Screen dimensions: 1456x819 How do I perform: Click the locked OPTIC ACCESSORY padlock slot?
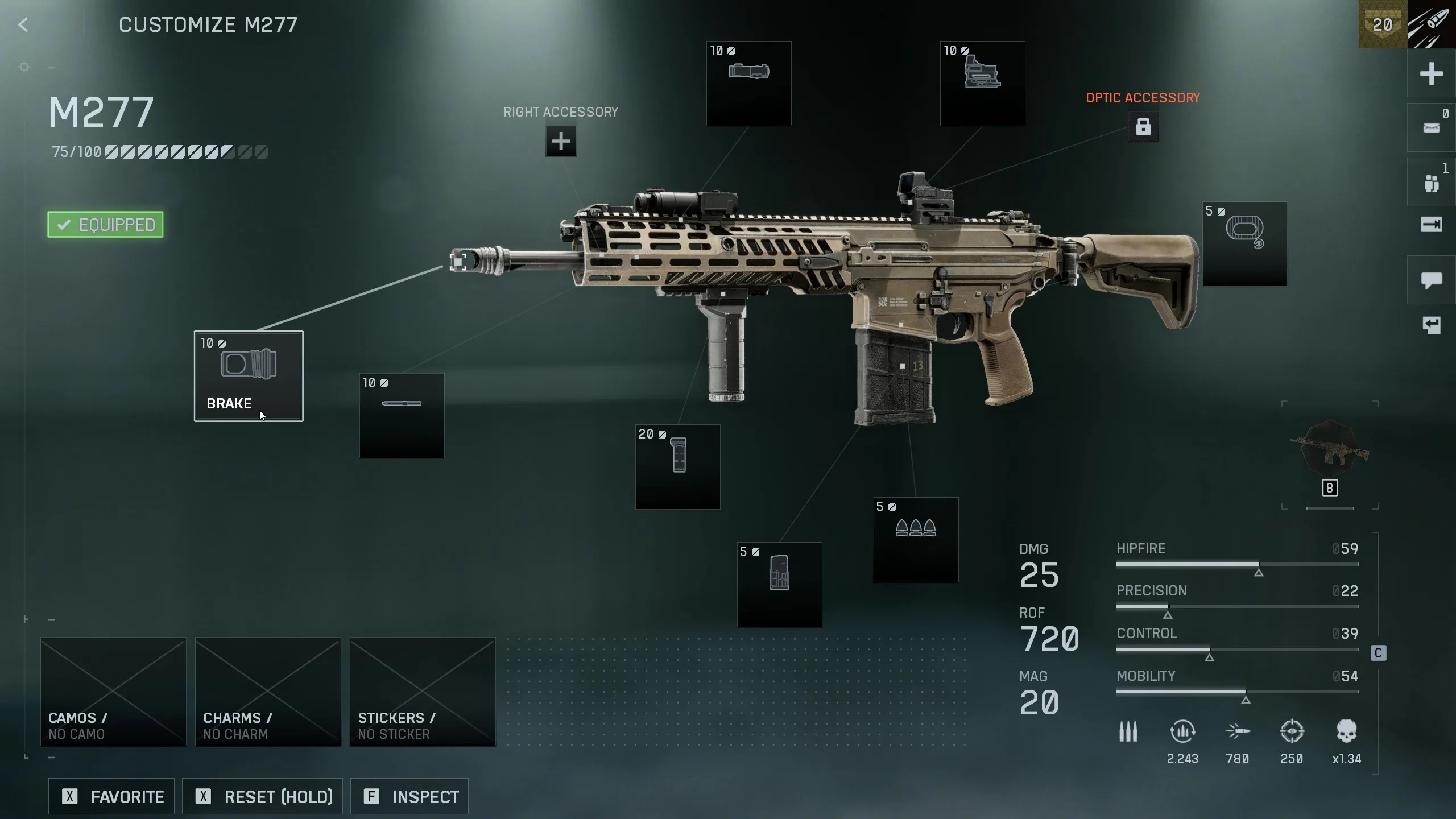tap(1144, 126)
